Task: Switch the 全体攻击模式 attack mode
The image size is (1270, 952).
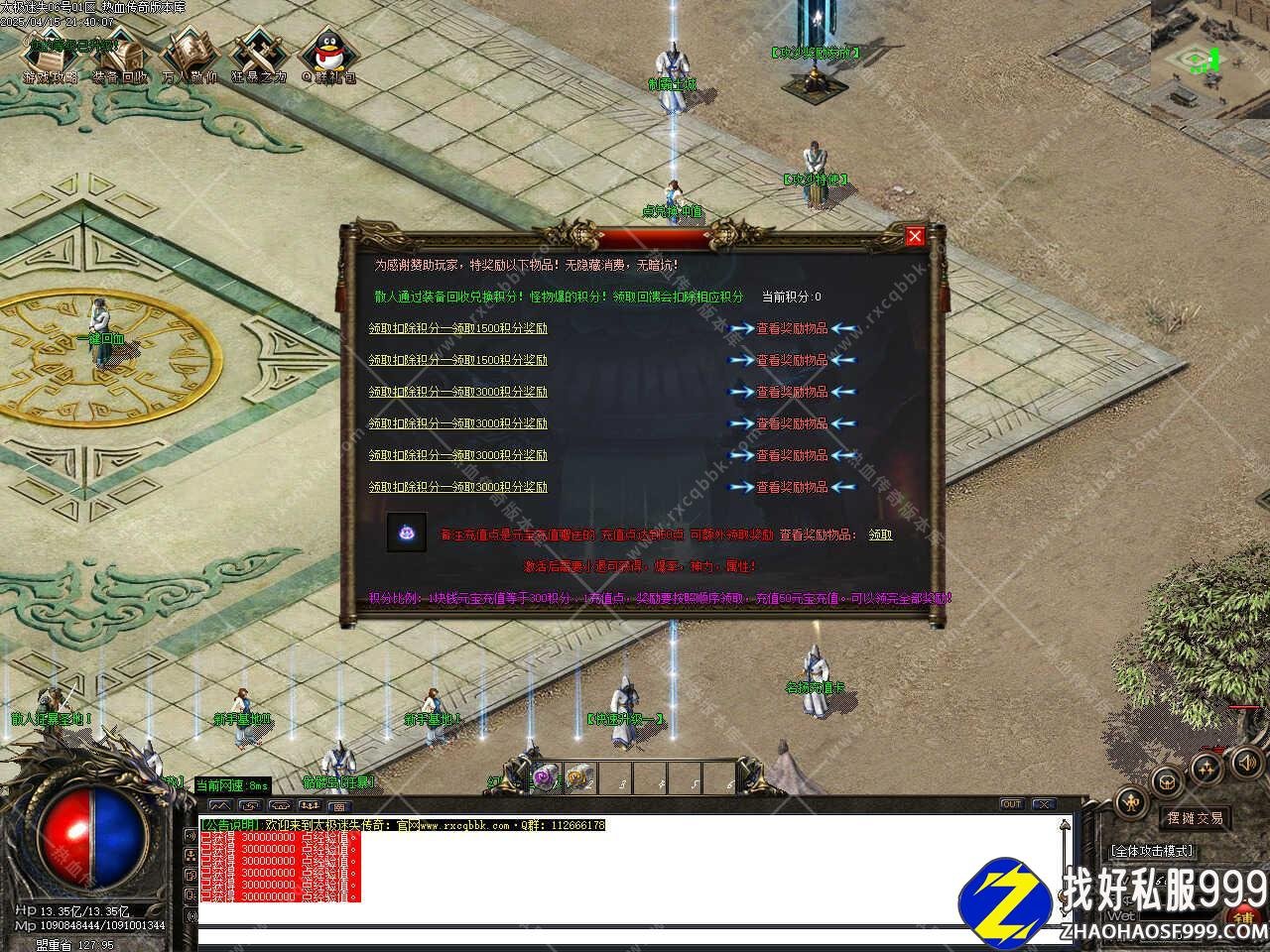Action: (1152, 851)
